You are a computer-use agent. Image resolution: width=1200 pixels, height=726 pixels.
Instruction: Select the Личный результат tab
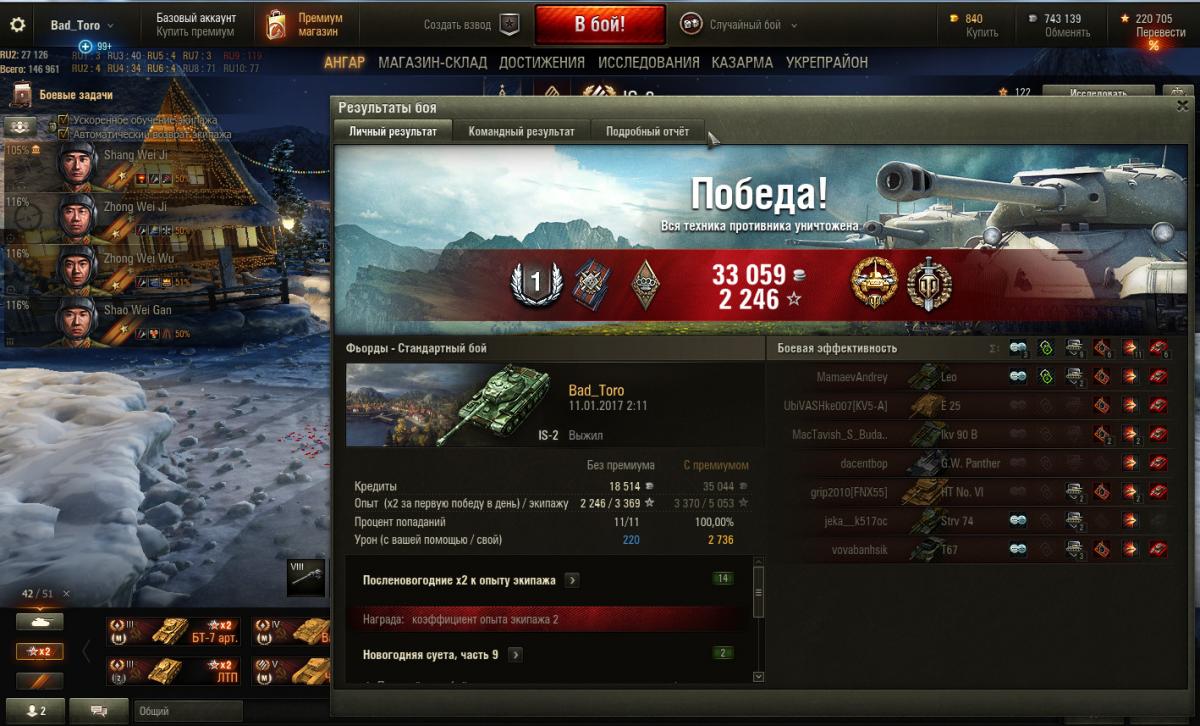point(392,131)
